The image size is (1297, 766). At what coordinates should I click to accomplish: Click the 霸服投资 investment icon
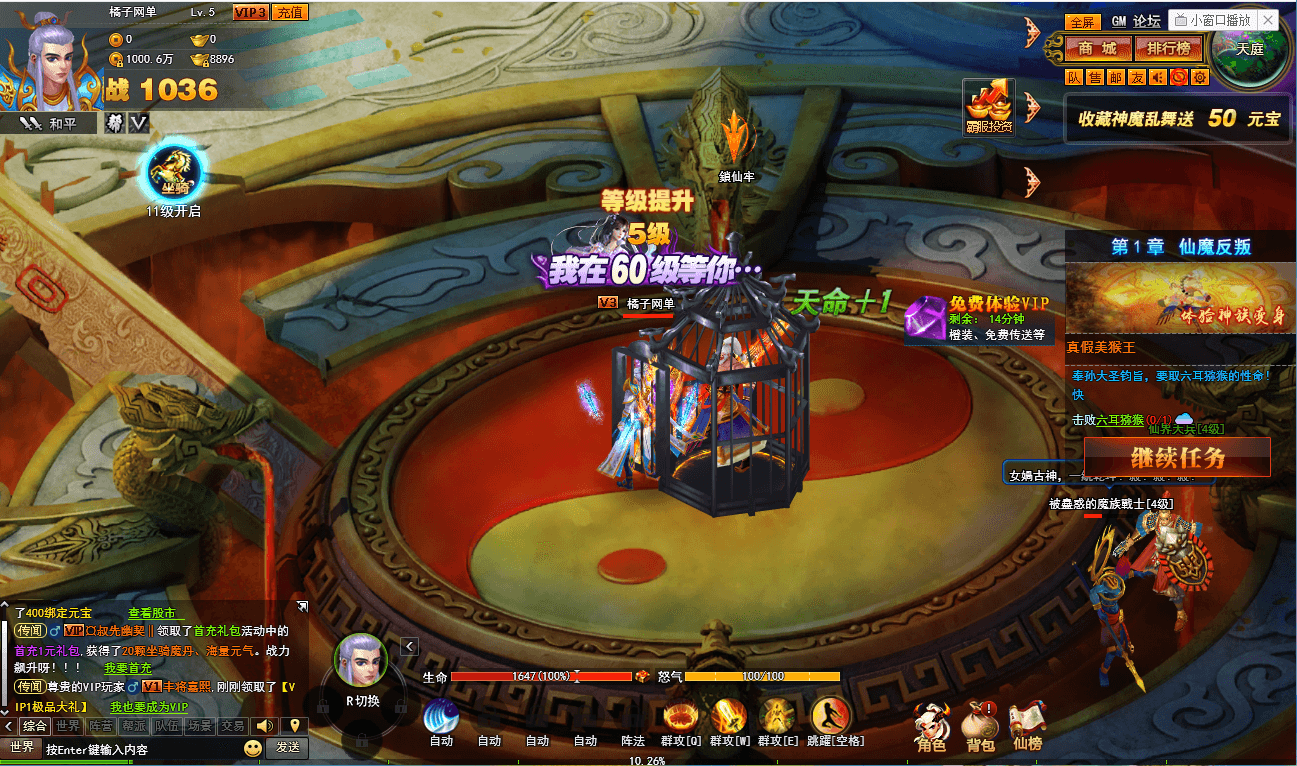(989, 107)
